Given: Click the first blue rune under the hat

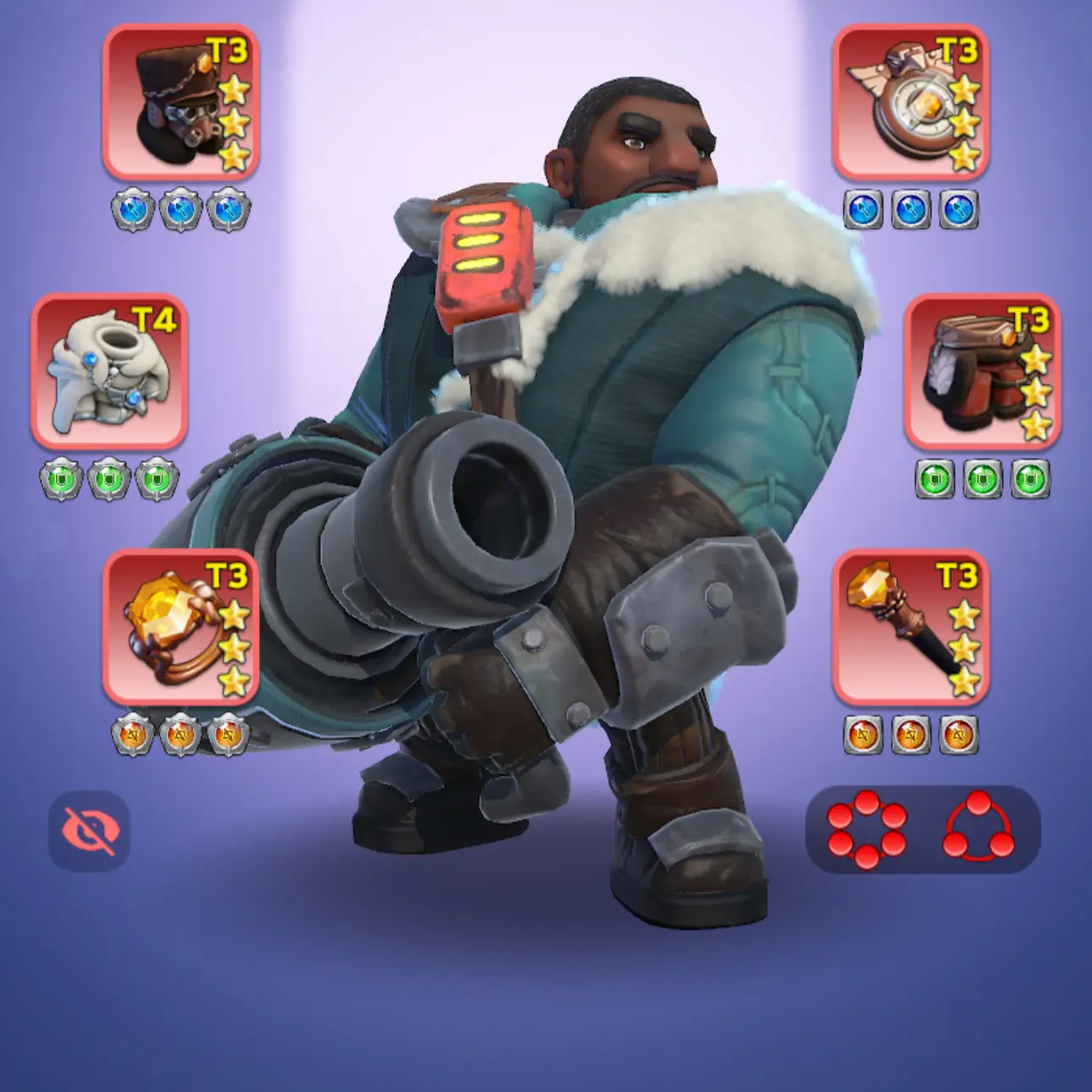Looking at the screenshot, I should 132,207.
